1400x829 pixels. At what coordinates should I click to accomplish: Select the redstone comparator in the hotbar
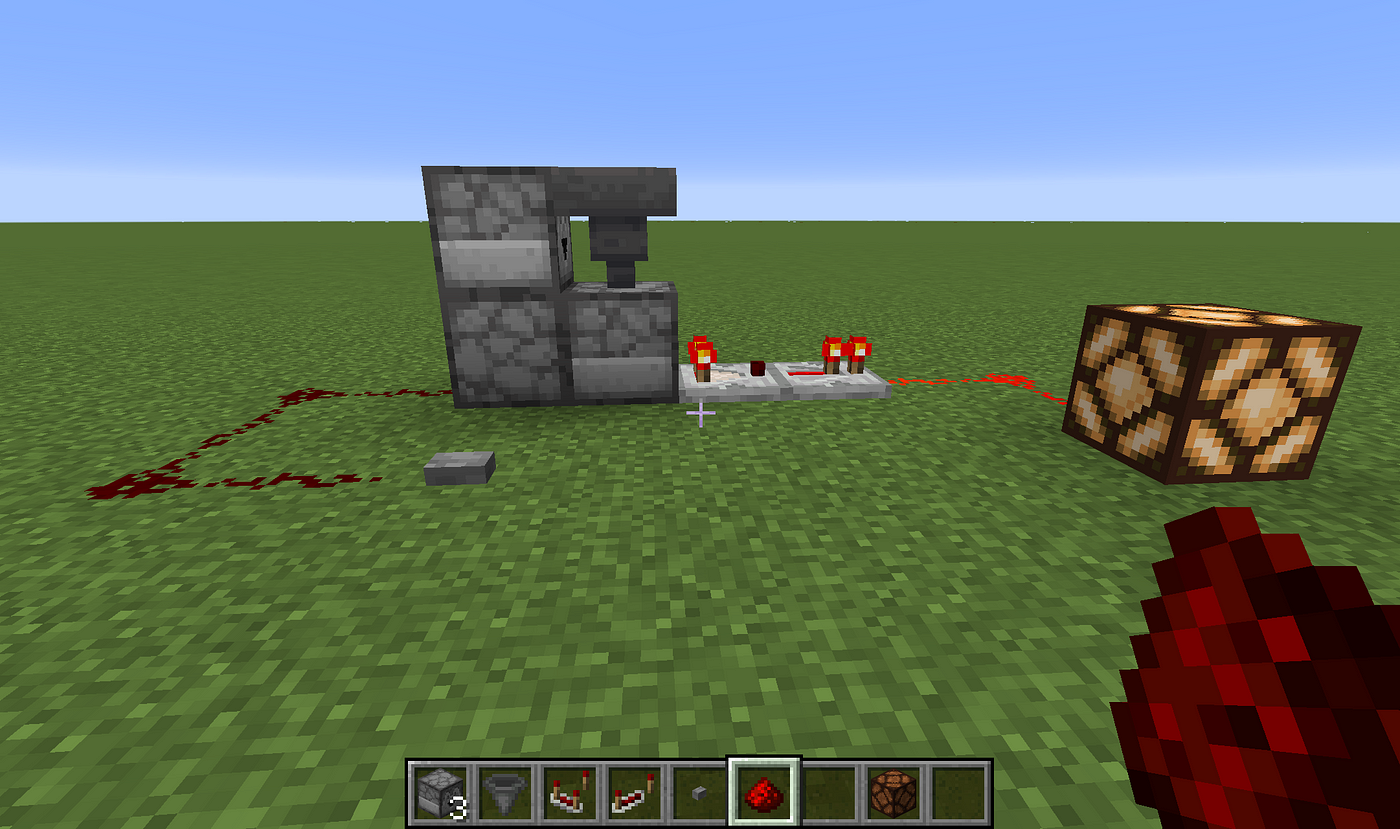tap(570, 792)
